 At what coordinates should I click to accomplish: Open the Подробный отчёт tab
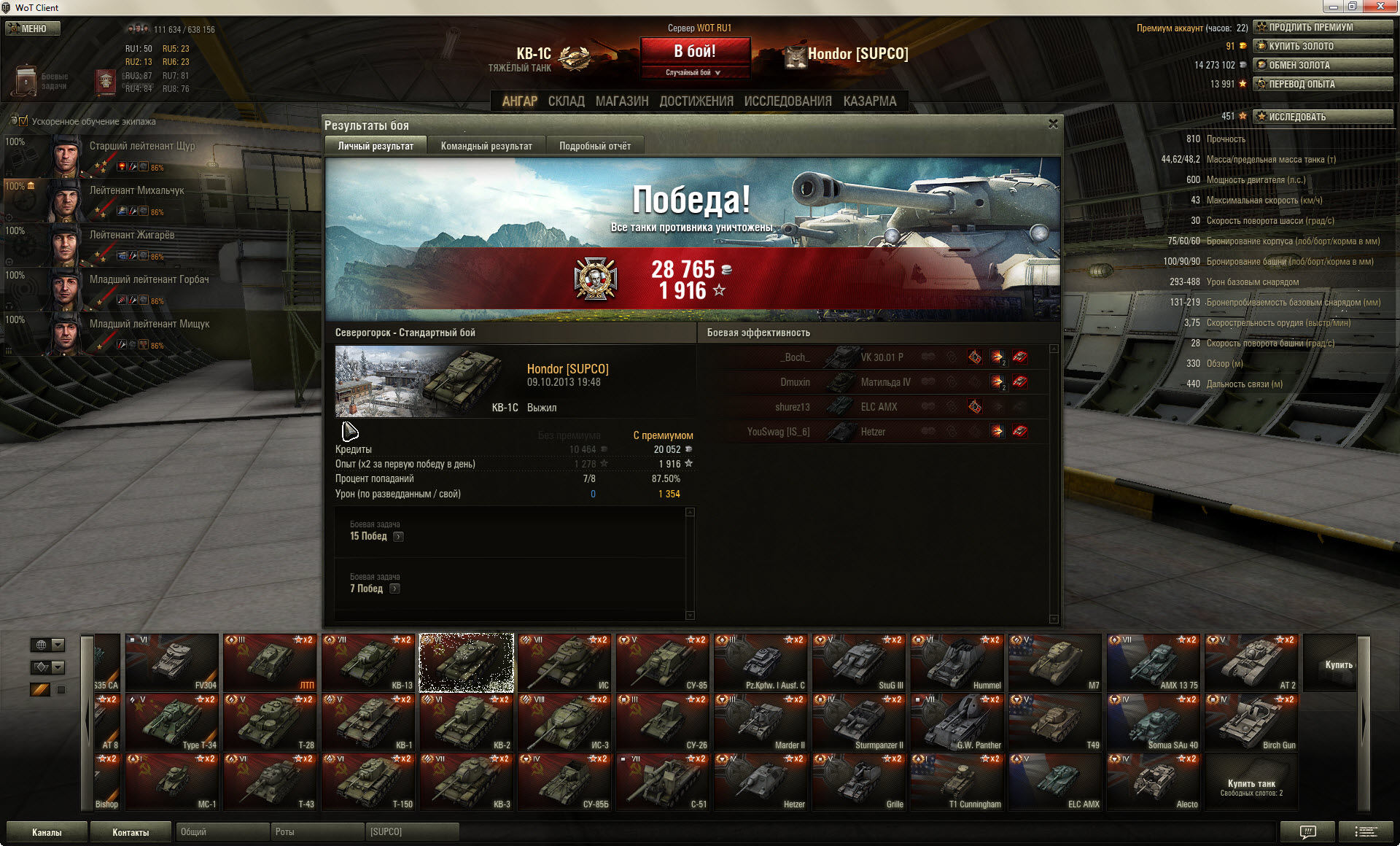tap(595, 146)
